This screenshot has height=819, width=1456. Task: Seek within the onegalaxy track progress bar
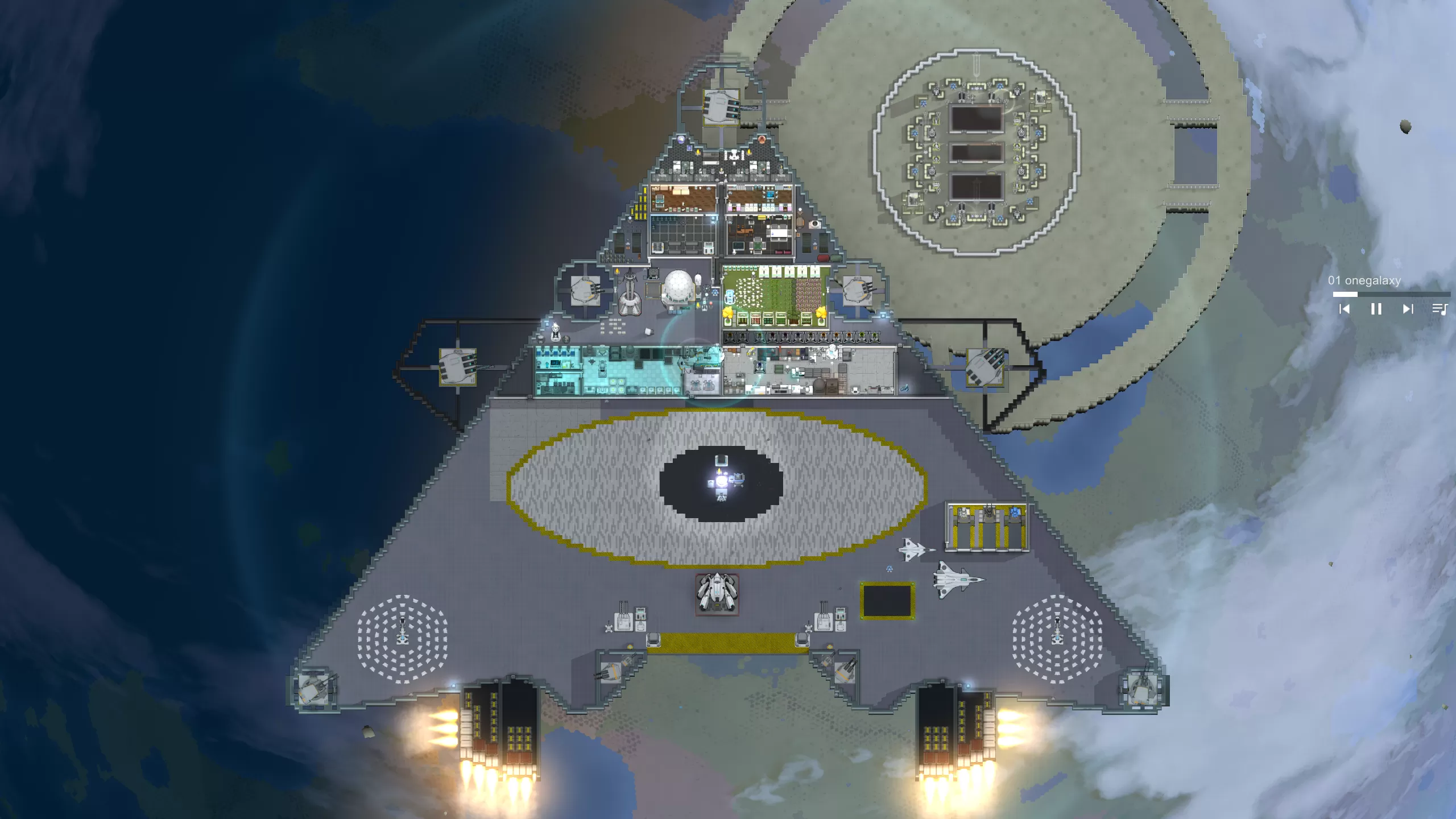(1391, 294)
